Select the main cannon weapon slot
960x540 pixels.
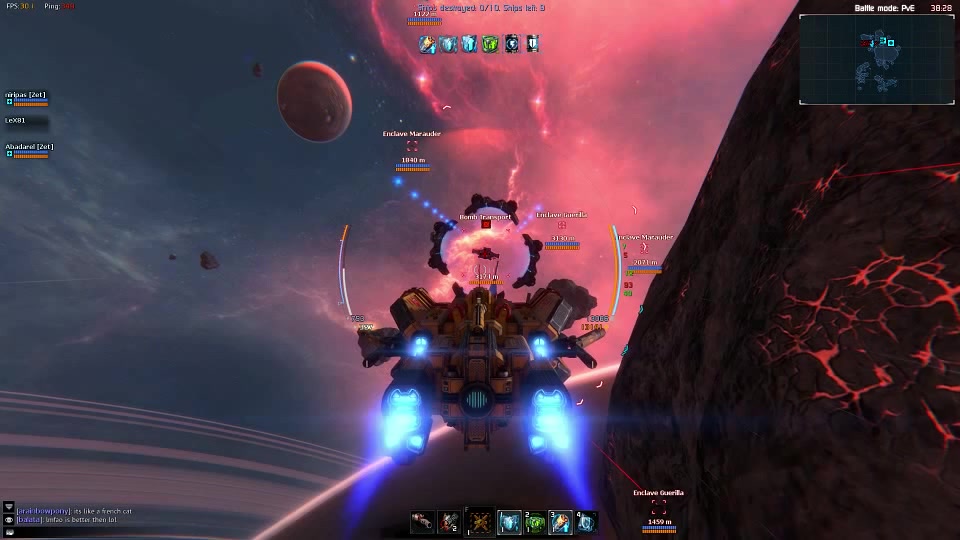pyautogui.click(x=422, y=522)
